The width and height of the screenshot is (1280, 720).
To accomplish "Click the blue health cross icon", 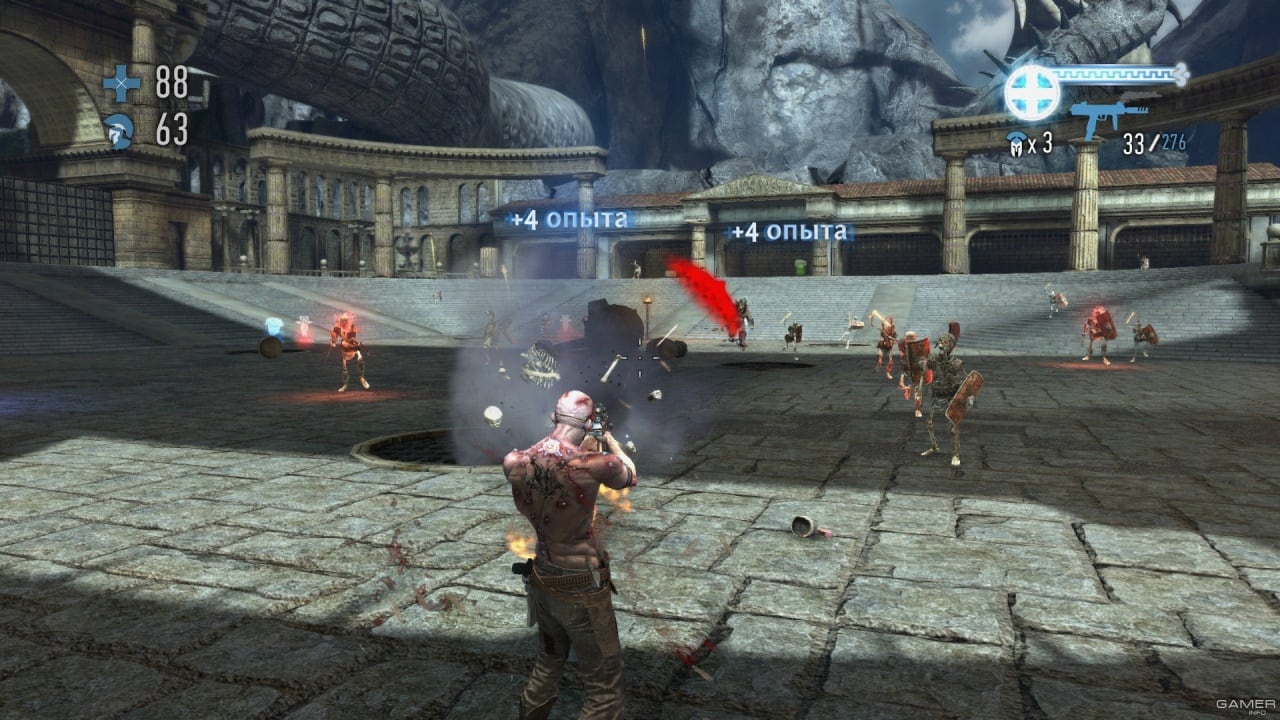I will [x=121, y=83].
